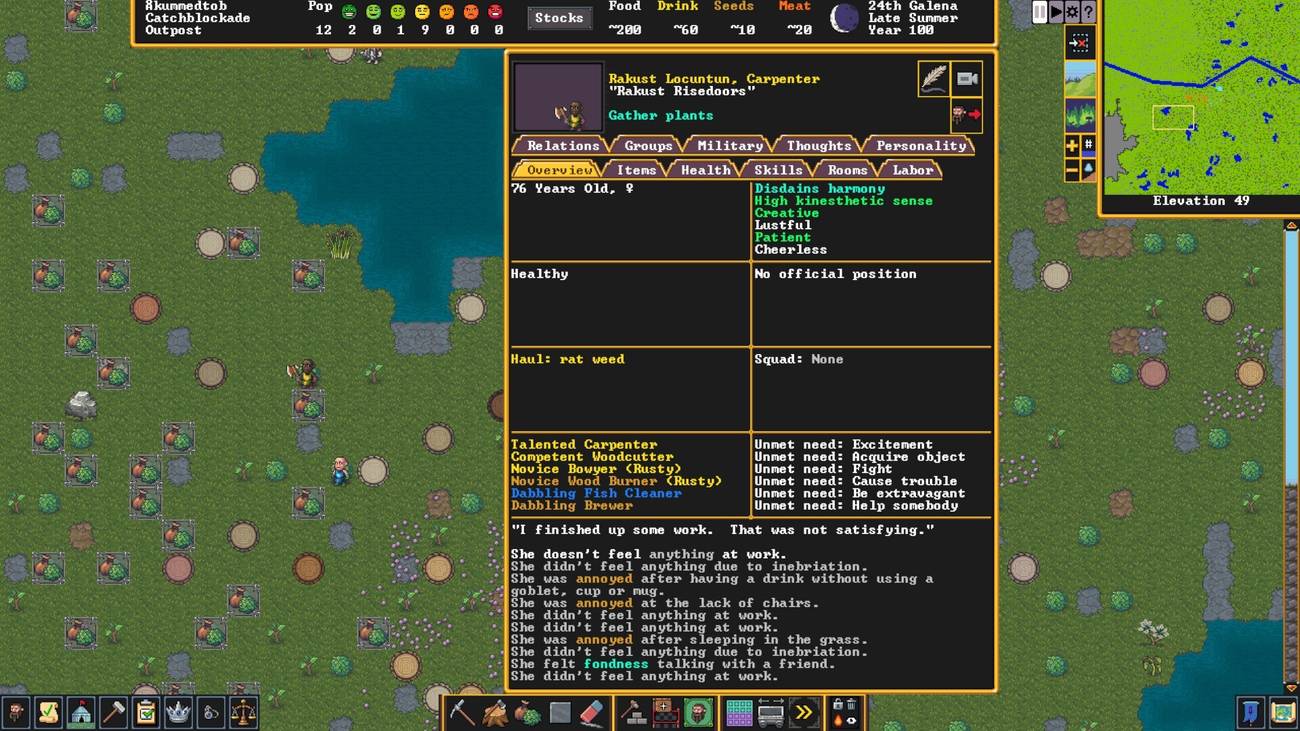
Task: Open the help menu question mark button
Action: (1087, 12)
